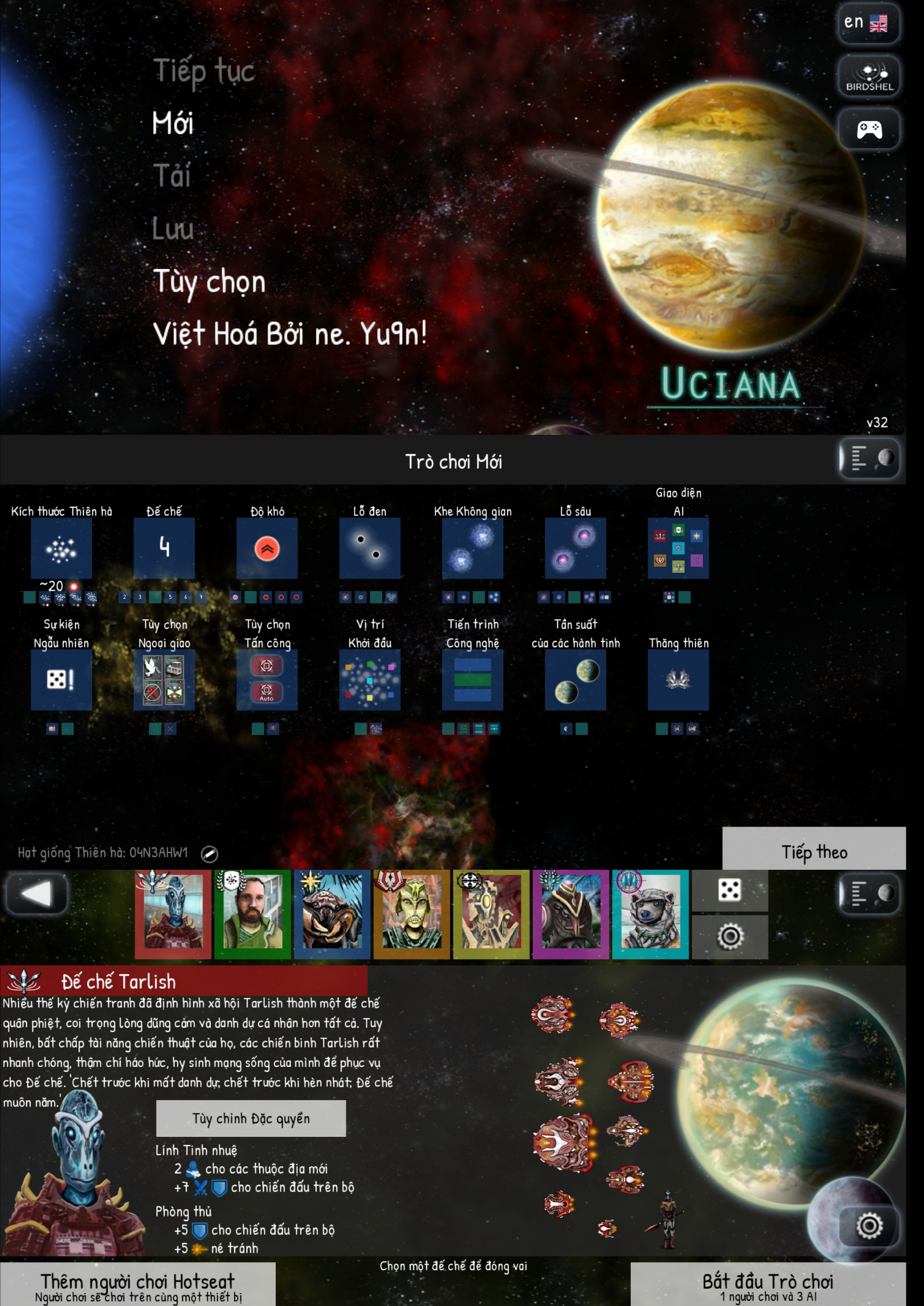Select the Mới menu entry
The image size is (924, 1306).
click(173, 123)
